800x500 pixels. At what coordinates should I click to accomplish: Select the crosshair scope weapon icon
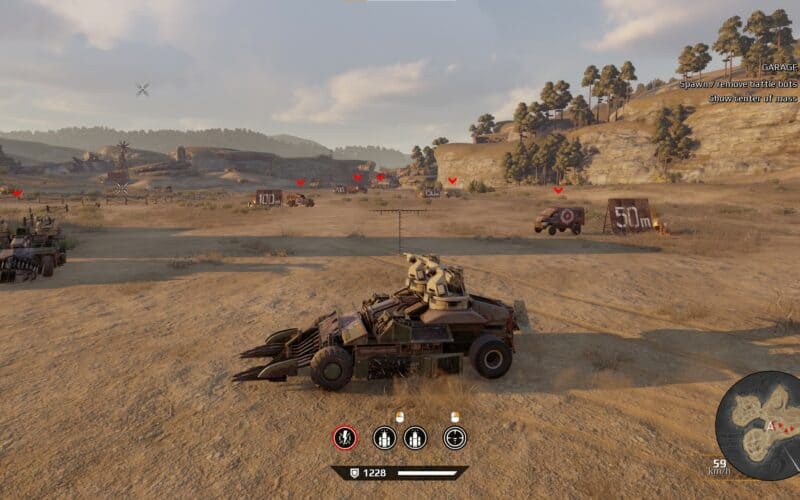455,437
